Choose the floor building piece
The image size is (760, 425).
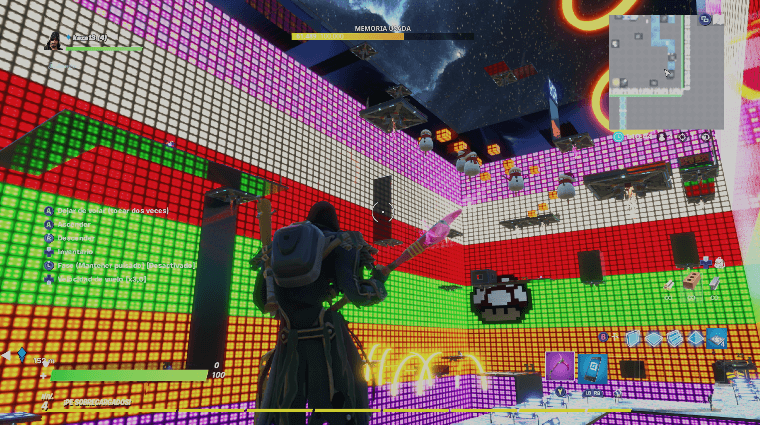[x=654, y=339]
